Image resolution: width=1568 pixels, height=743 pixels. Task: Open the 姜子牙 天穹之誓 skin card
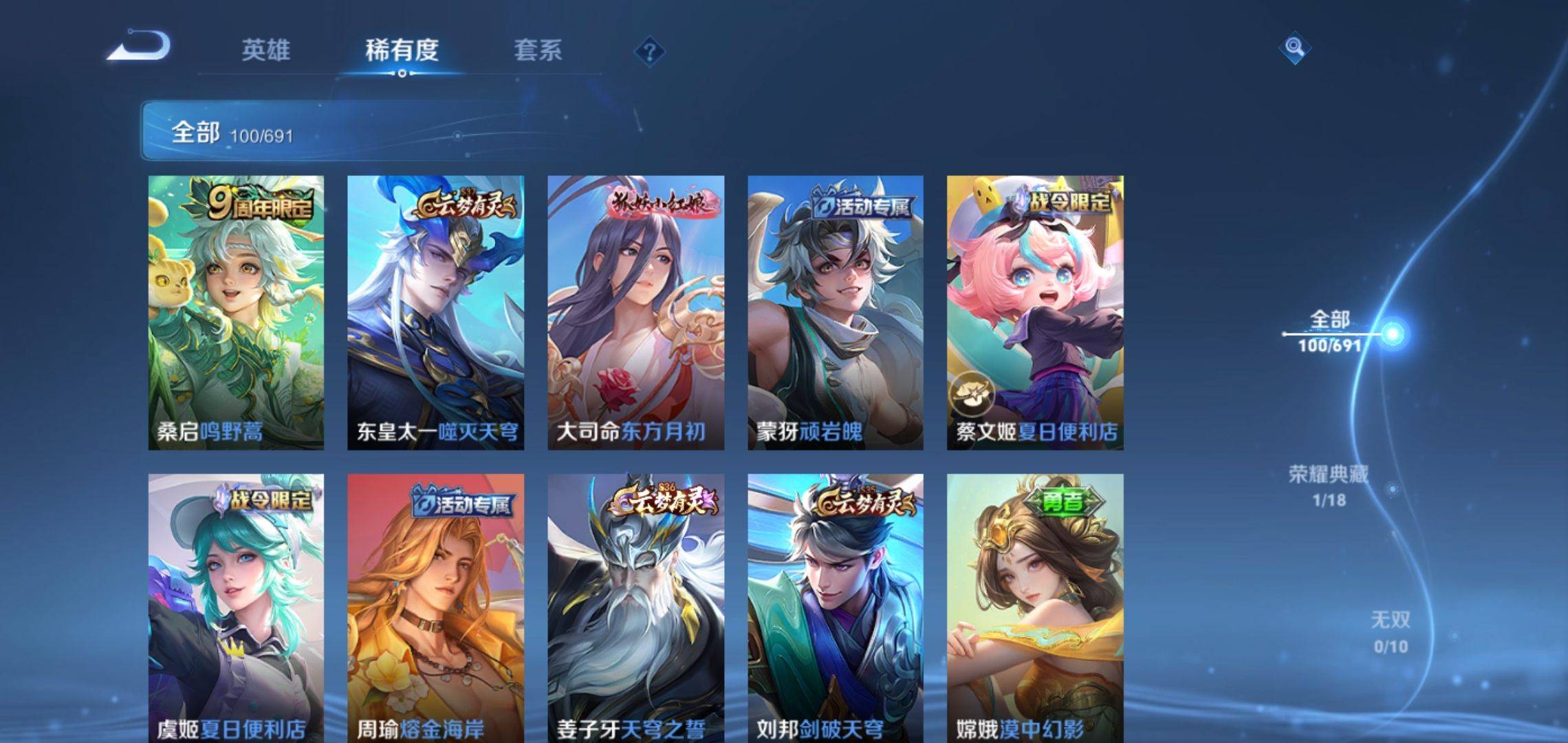[635, 608]
